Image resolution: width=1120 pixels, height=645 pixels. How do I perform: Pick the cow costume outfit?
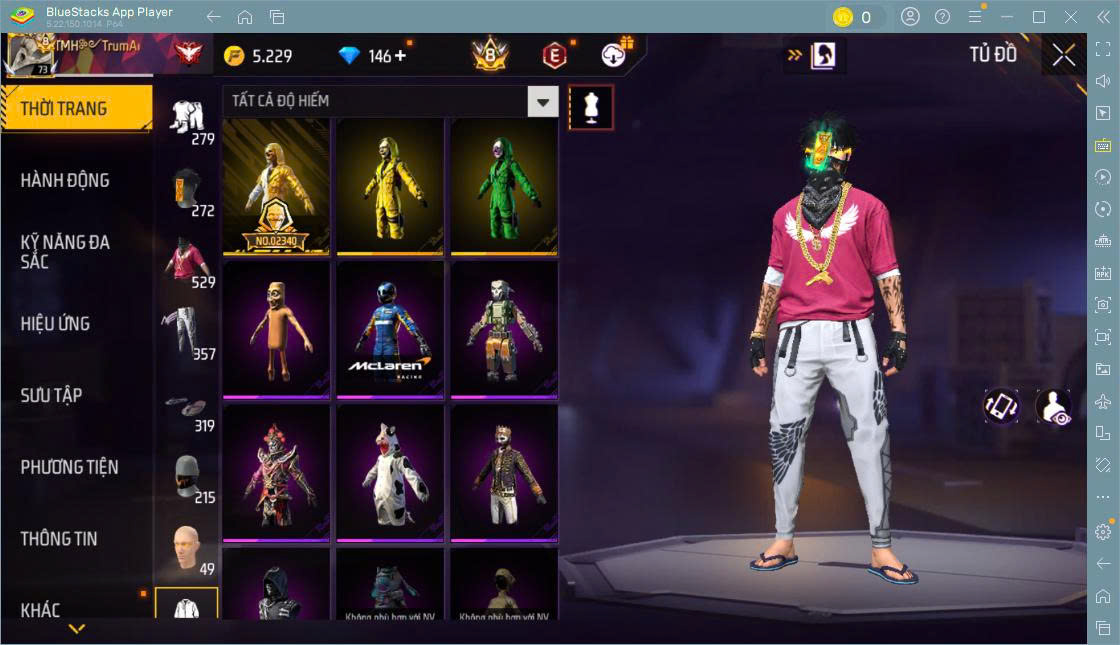pos(390,472)
